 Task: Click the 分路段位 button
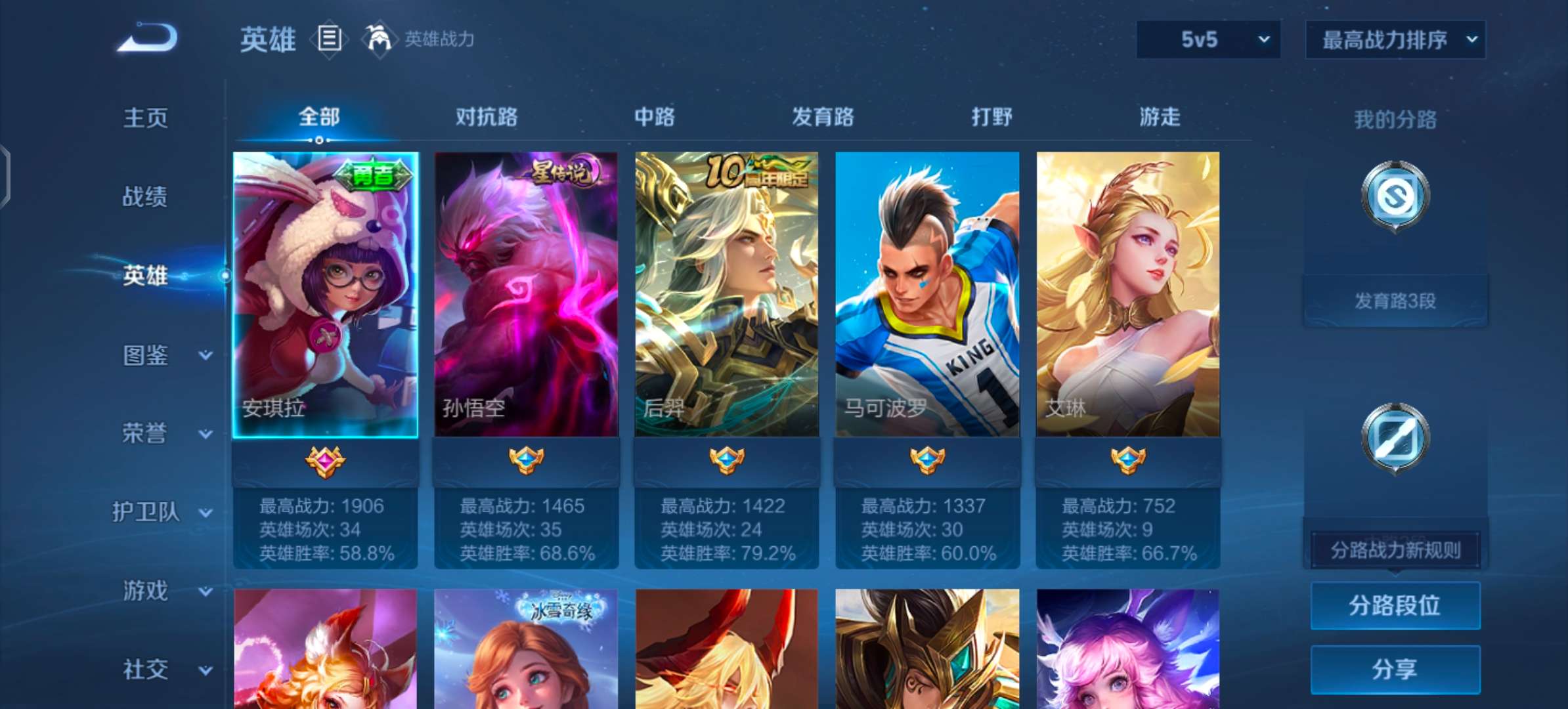coord(1395,605)
